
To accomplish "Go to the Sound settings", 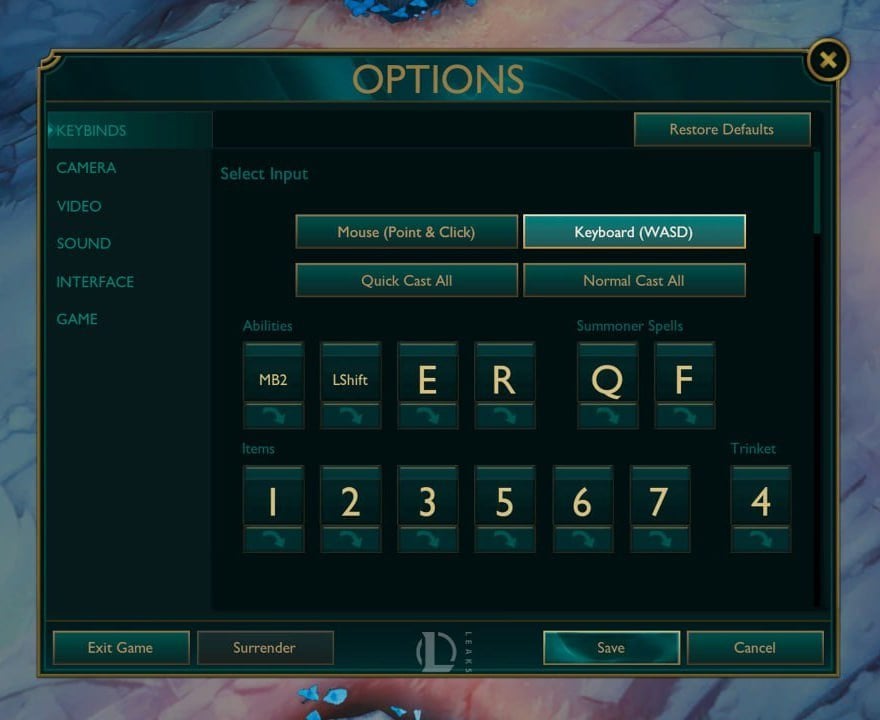I will [83, 244].
